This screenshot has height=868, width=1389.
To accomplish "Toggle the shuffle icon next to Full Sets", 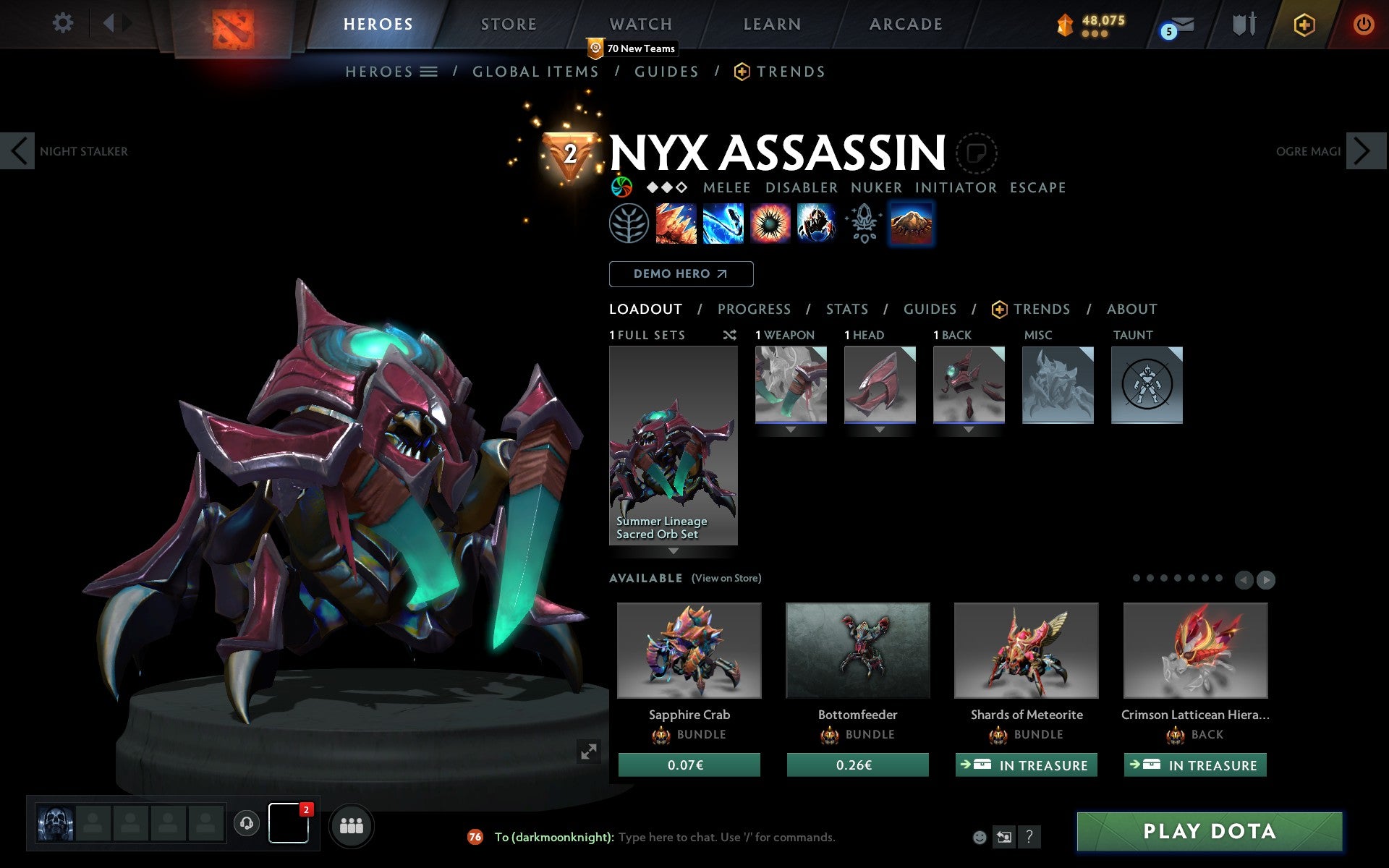I will (729, 335).
